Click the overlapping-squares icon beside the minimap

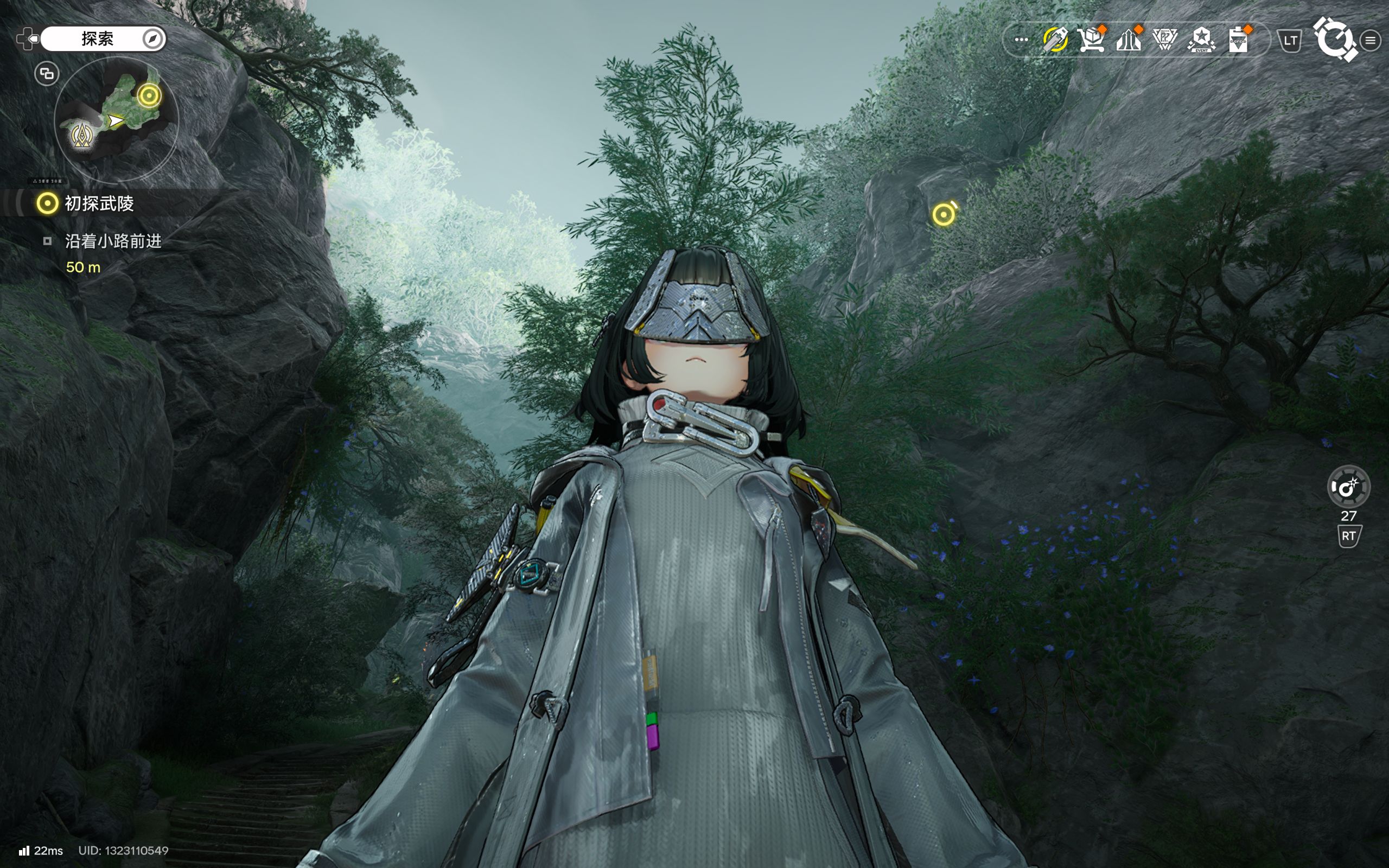(47, 73)
